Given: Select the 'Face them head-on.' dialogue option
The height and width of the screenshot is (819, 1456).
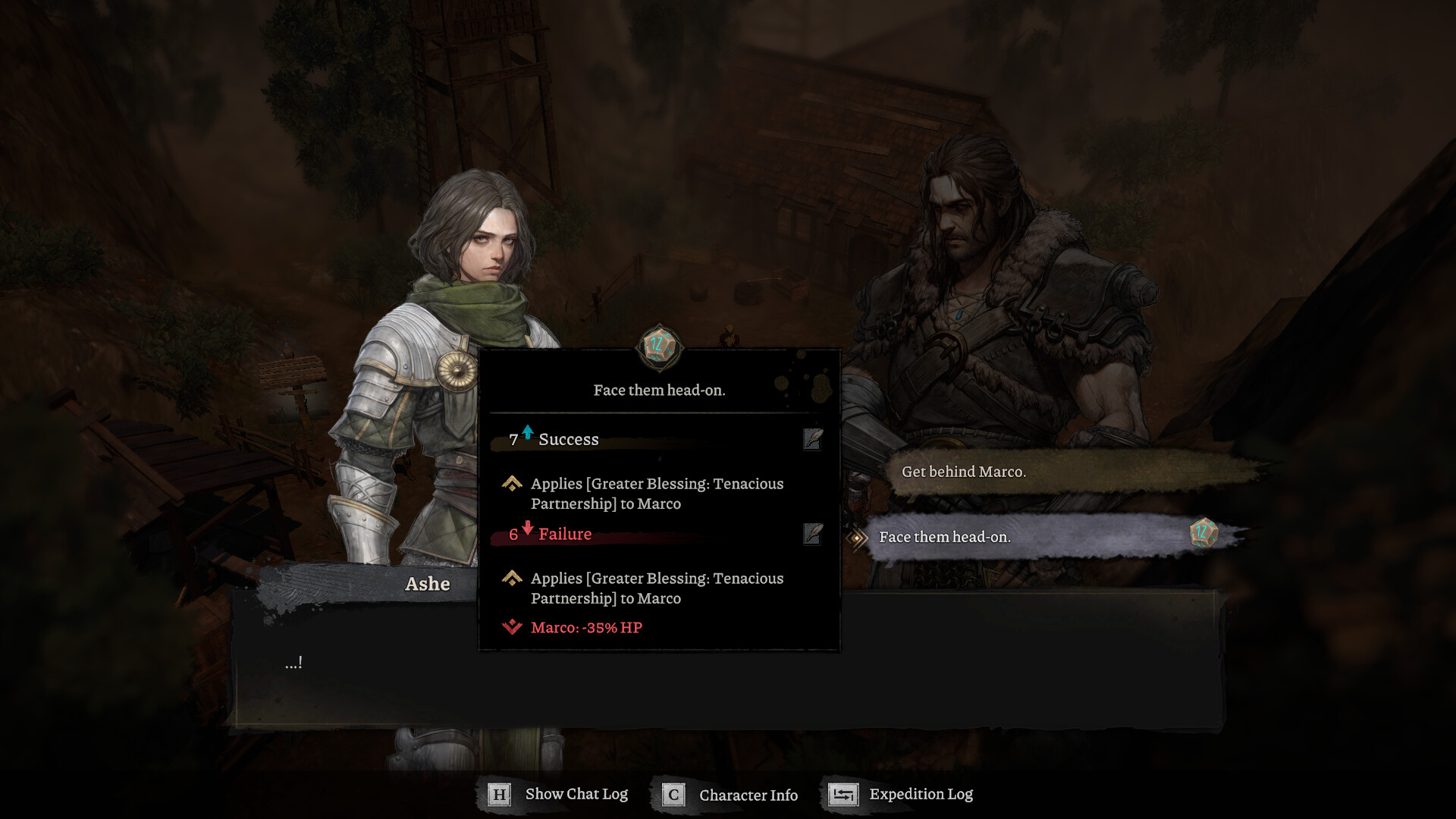Looking at the screenshot, I should click(x=944, y=537).
